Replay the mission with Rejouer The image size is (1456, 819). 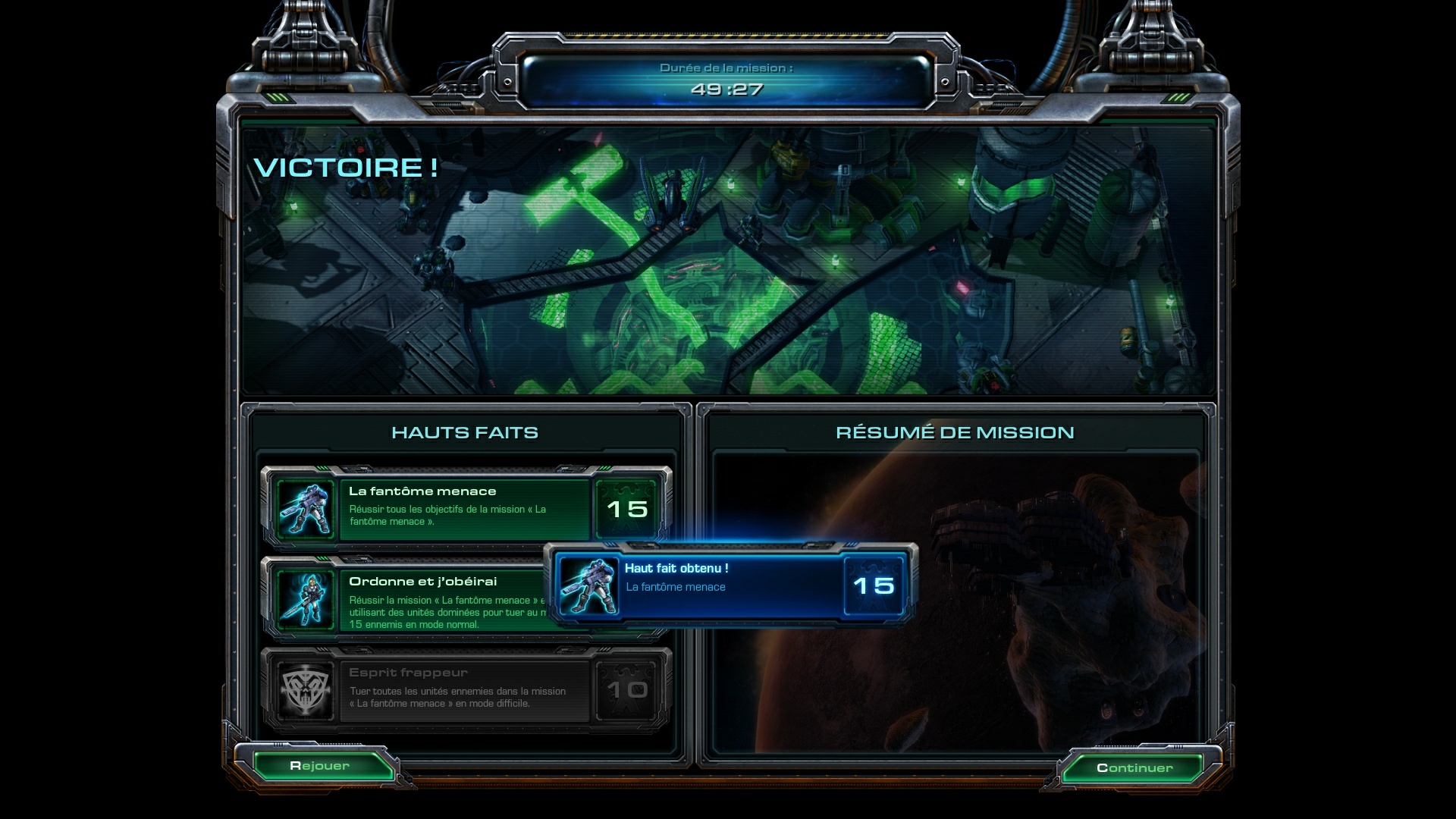point(320,766)
